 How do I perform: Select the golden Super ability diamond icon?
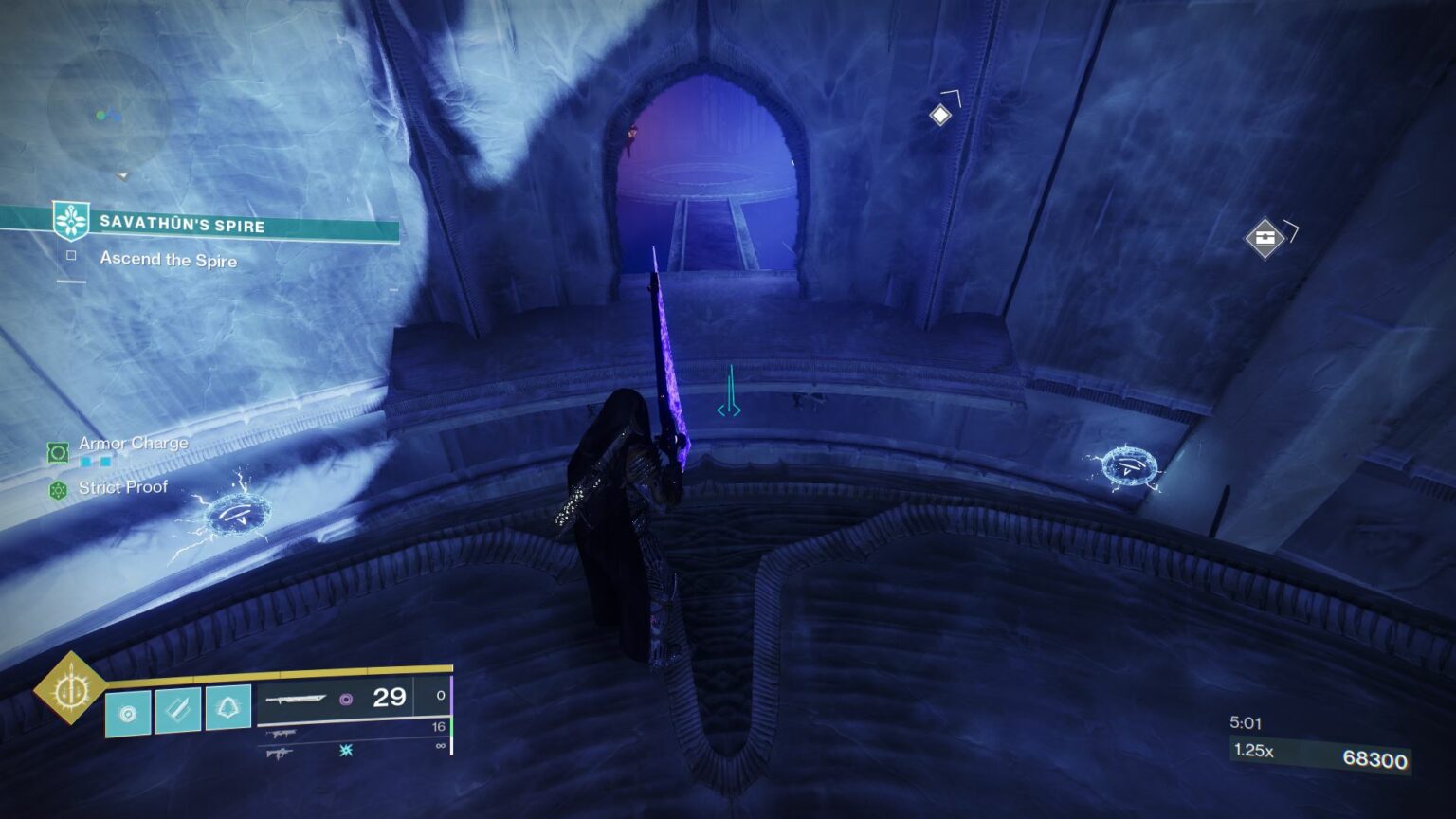tap(72, 692)
